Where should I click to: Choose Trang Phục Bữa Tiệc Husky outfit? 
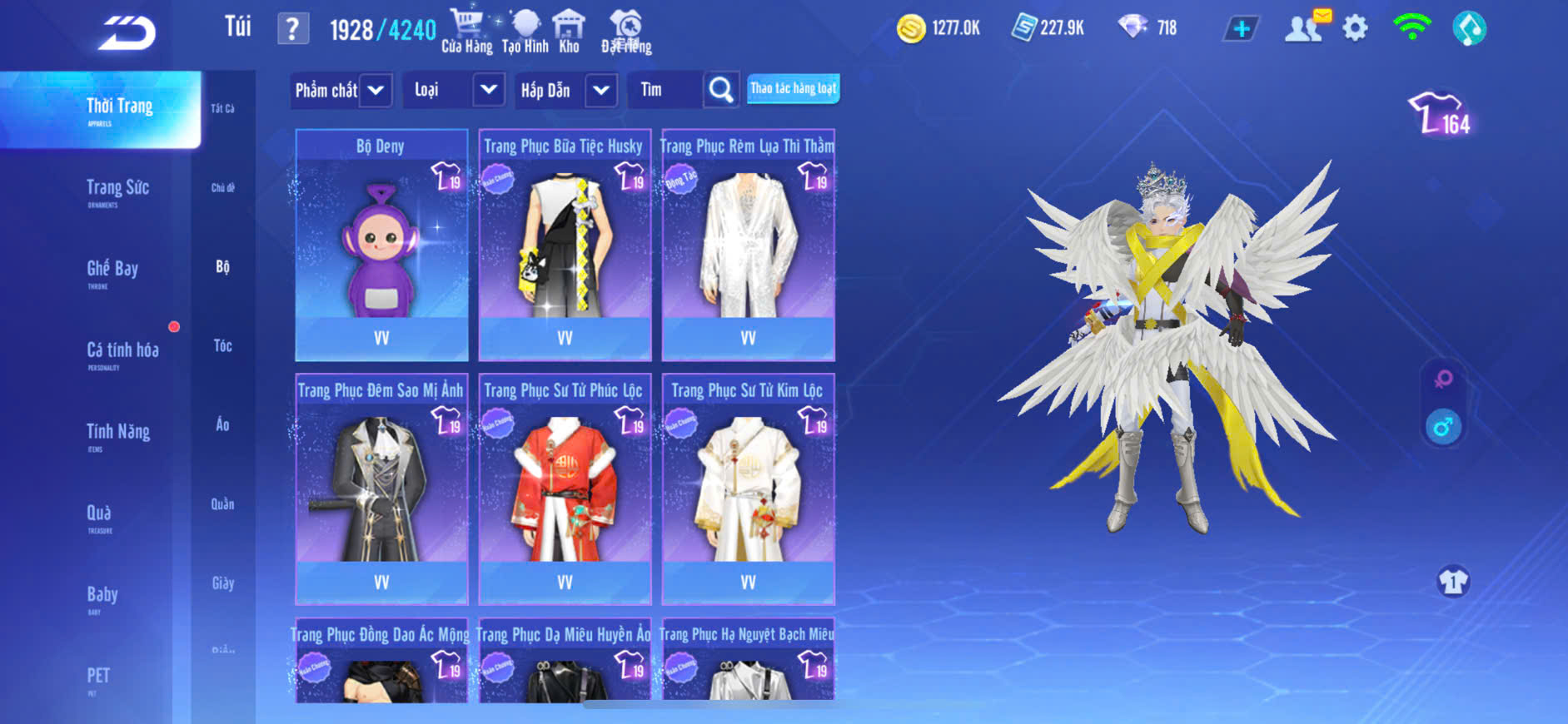coord(565,245)
